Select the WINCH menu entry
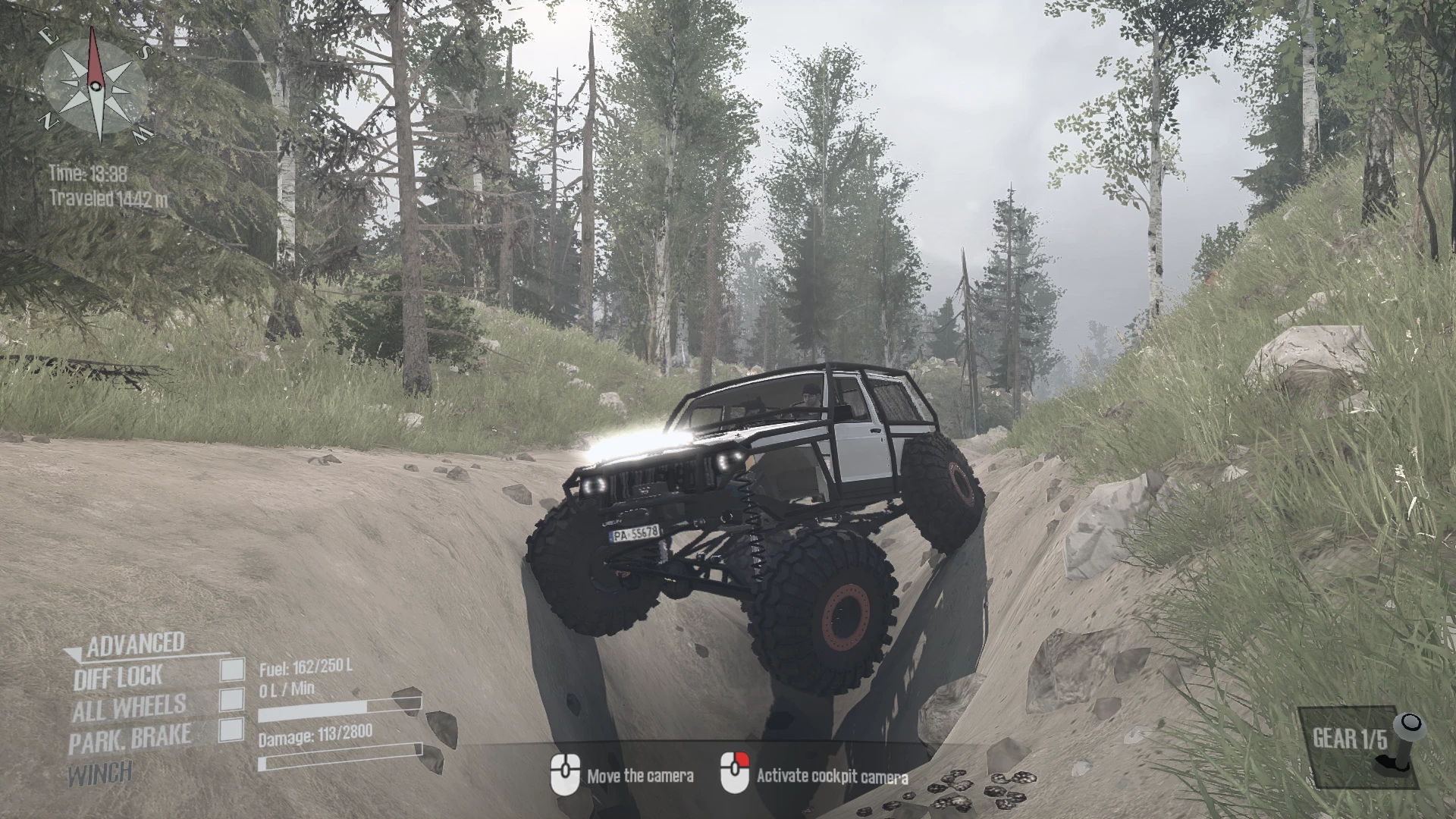The height and width of the screenshot is (819, 1456). [101, 772]
